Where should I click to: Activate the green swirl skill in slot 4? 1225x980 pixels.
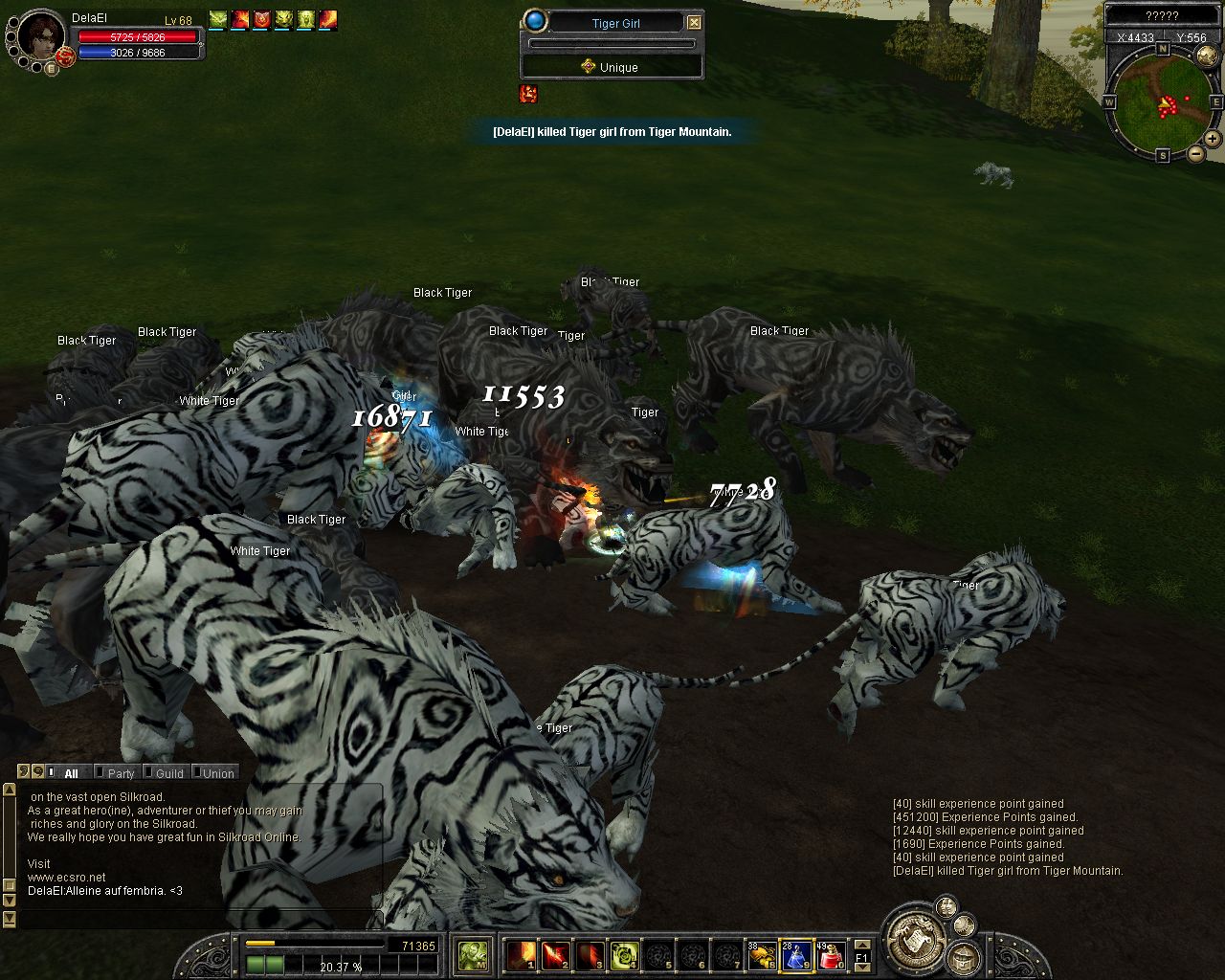pyautogui.click(x=625, y=954)
